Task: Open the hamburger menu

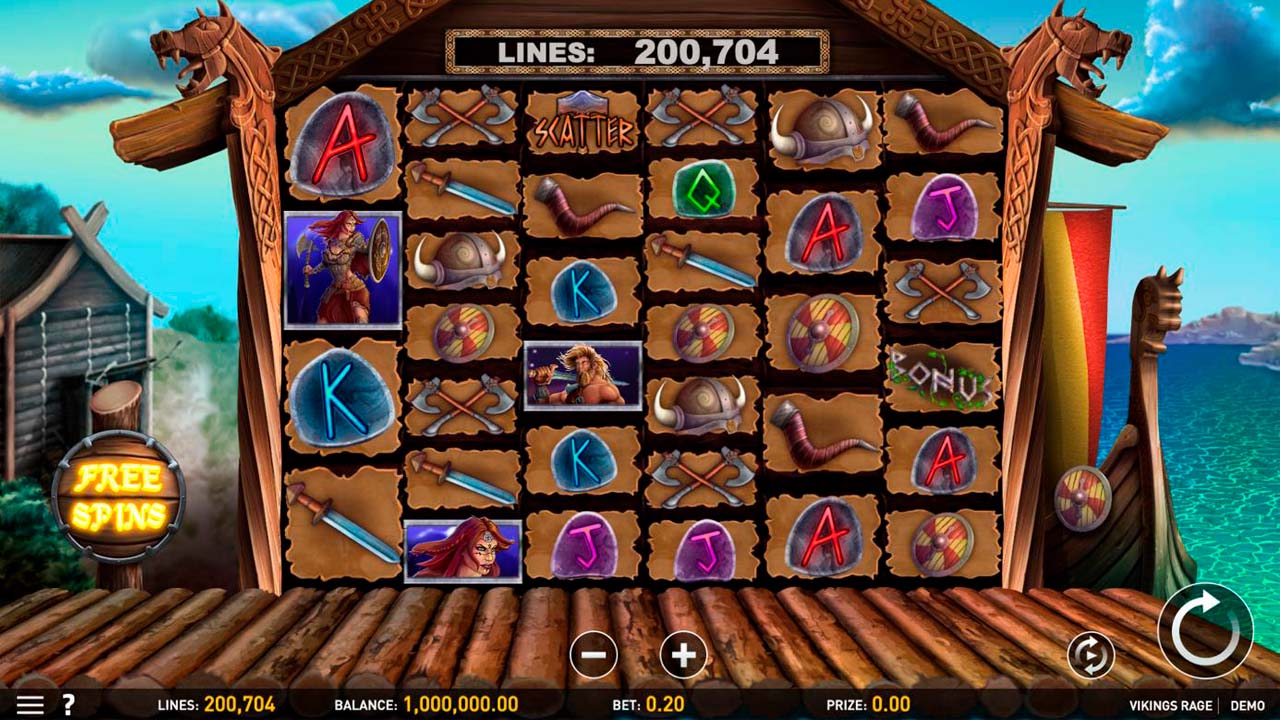Action: pos(30,705)
